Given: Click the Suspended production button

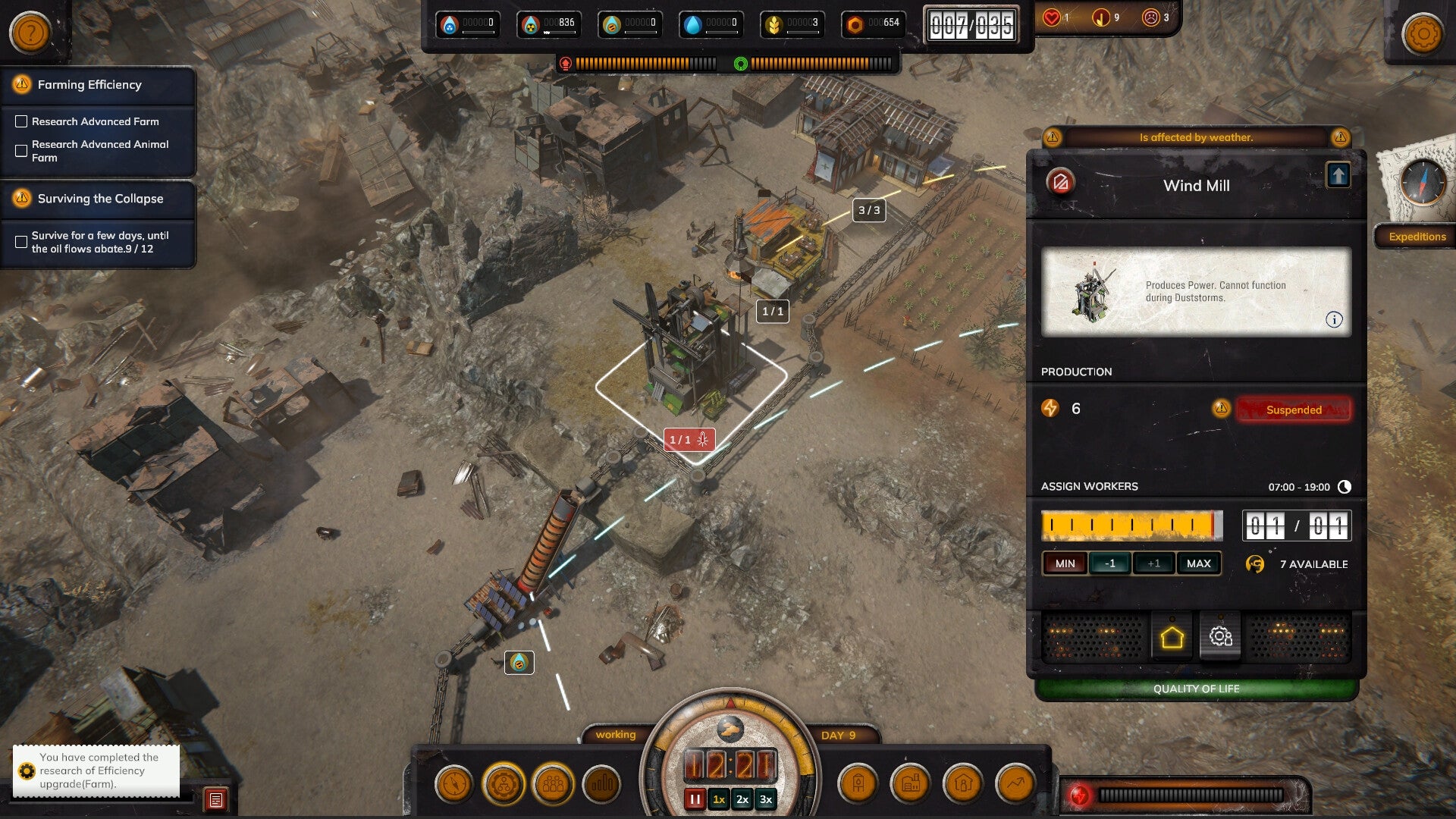Looking at the screenshot, I should (x=1293, y=409).
